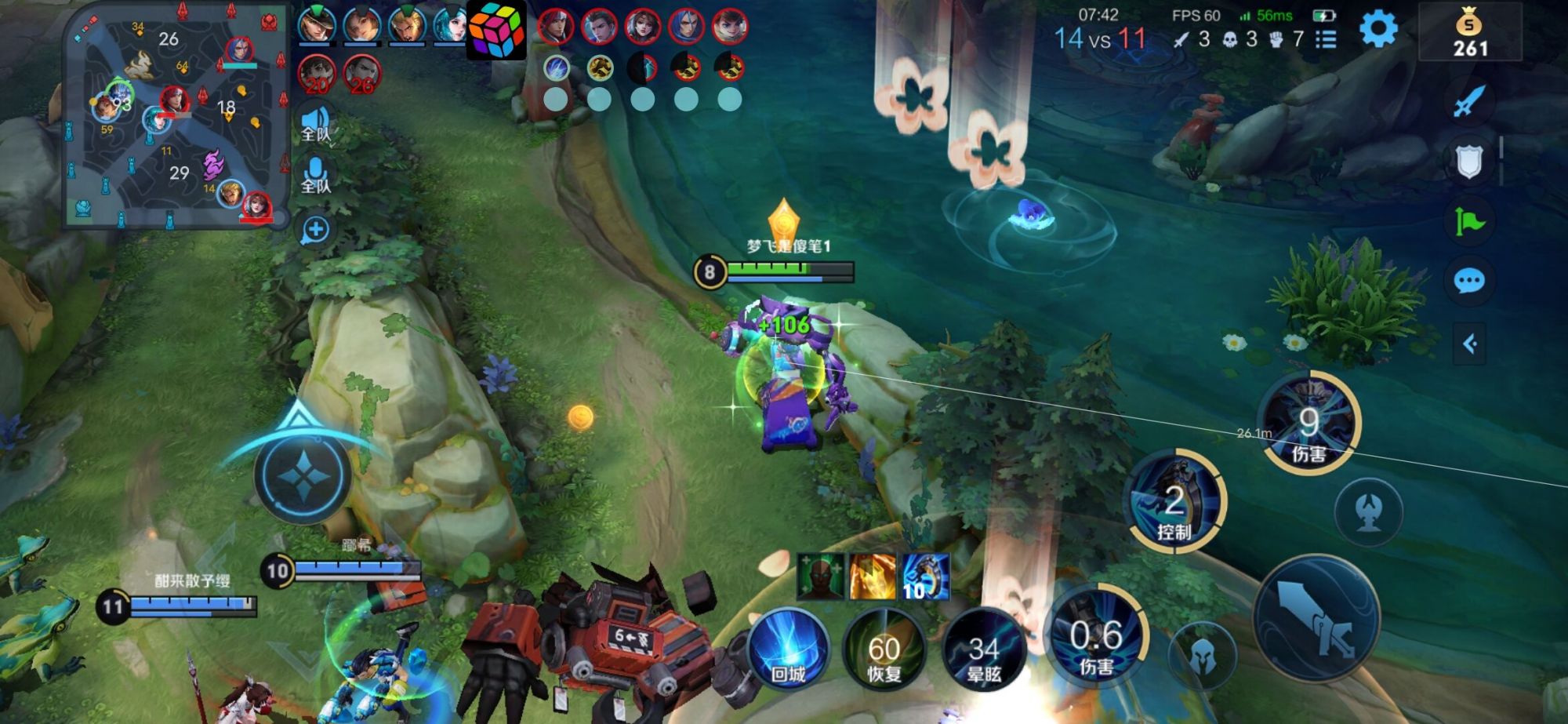Toggle the 全队 microphone button
This screenshot has height=724, width=1568.
(x=315, y=176)
